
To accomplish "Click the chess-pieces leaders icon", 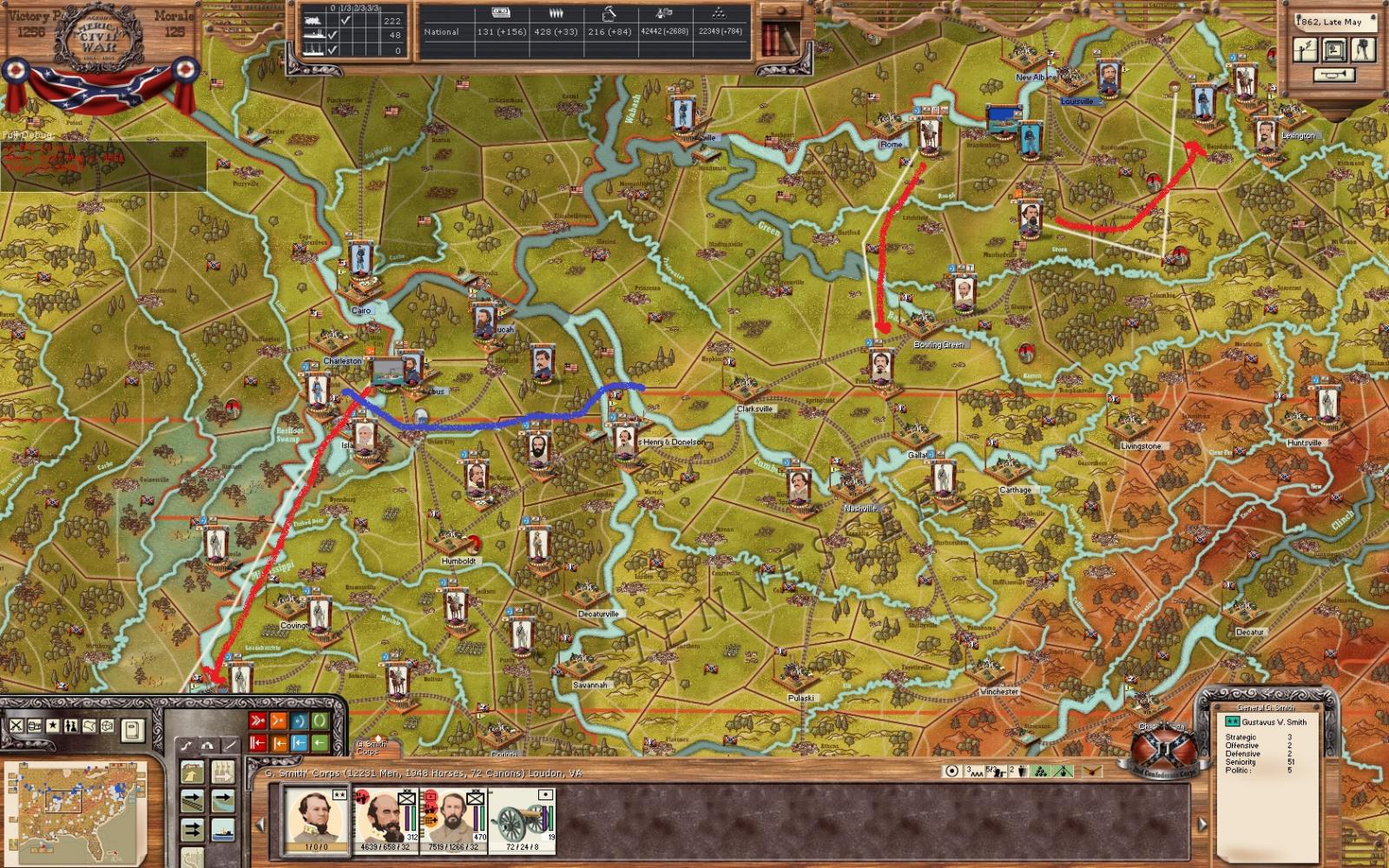I will click(x=70, y=724).
